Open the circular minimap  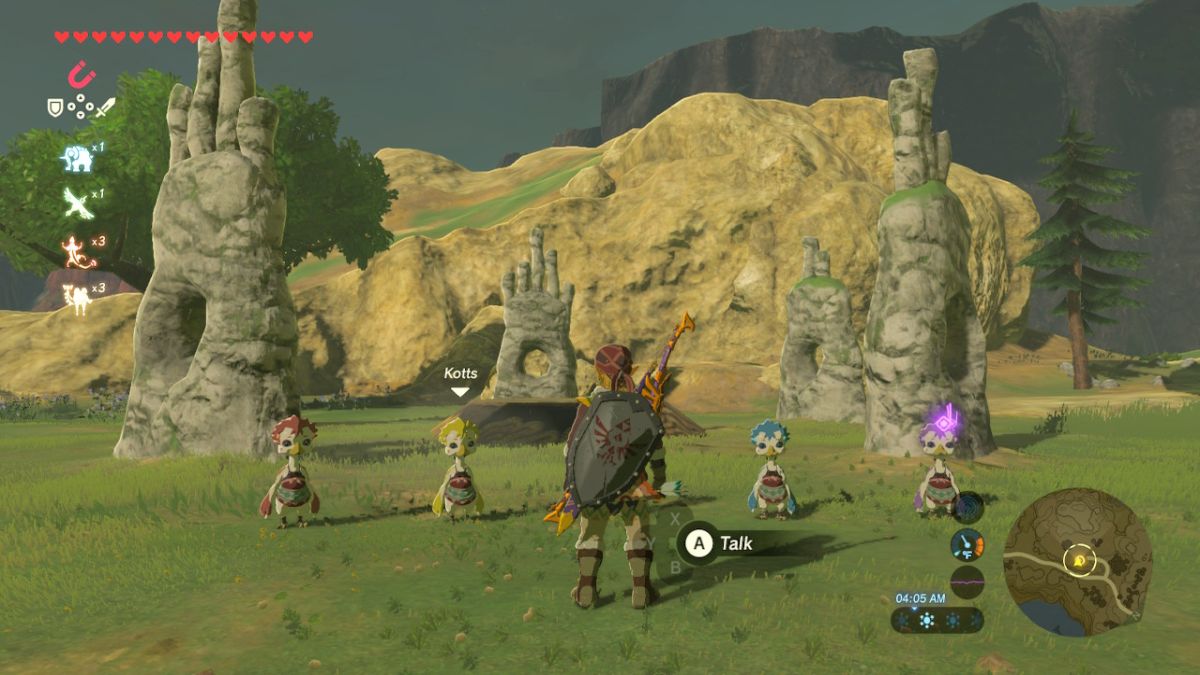[x=1078, y=562]
